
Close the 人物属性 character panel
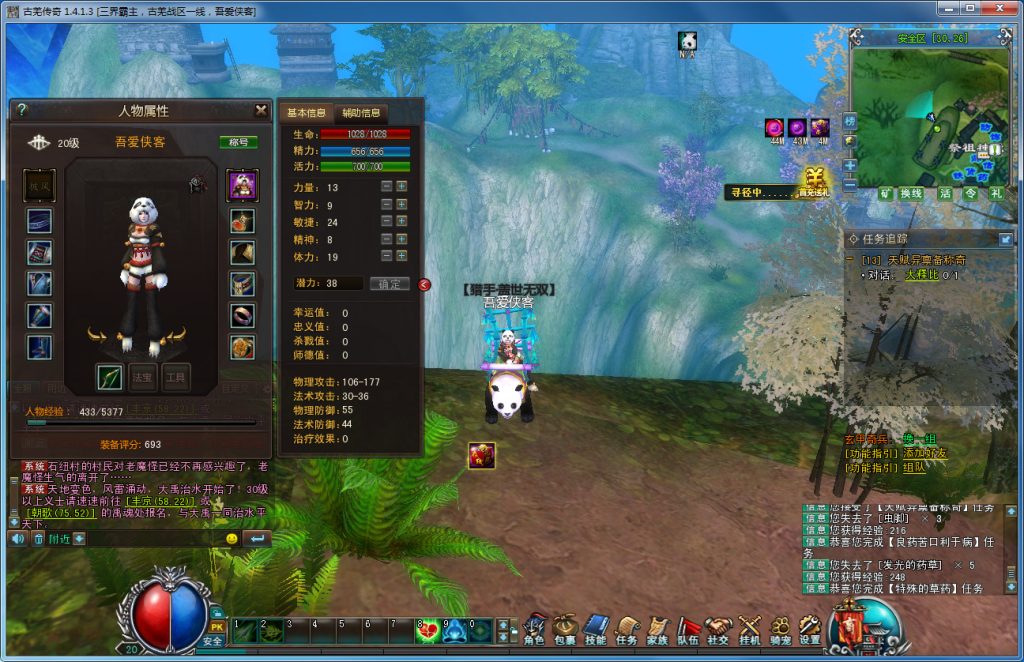click(261, 110)
